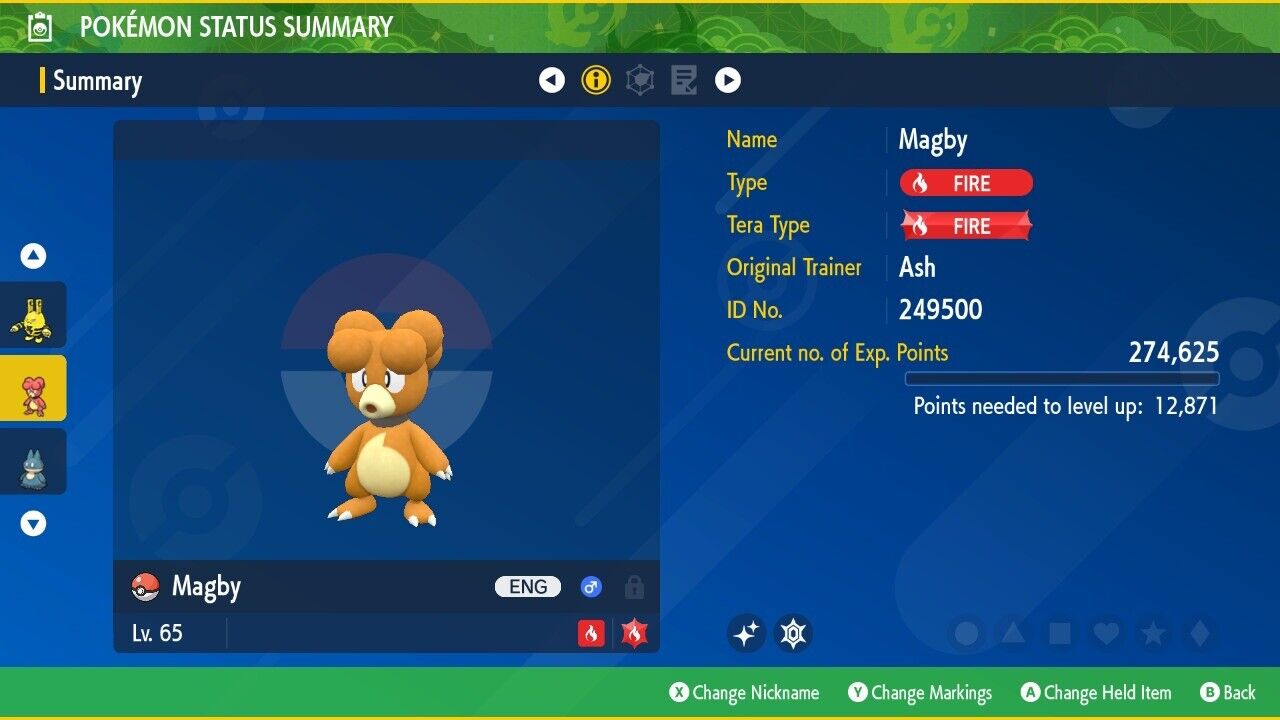Select Elekid in the party list

[x=33, y=315]
